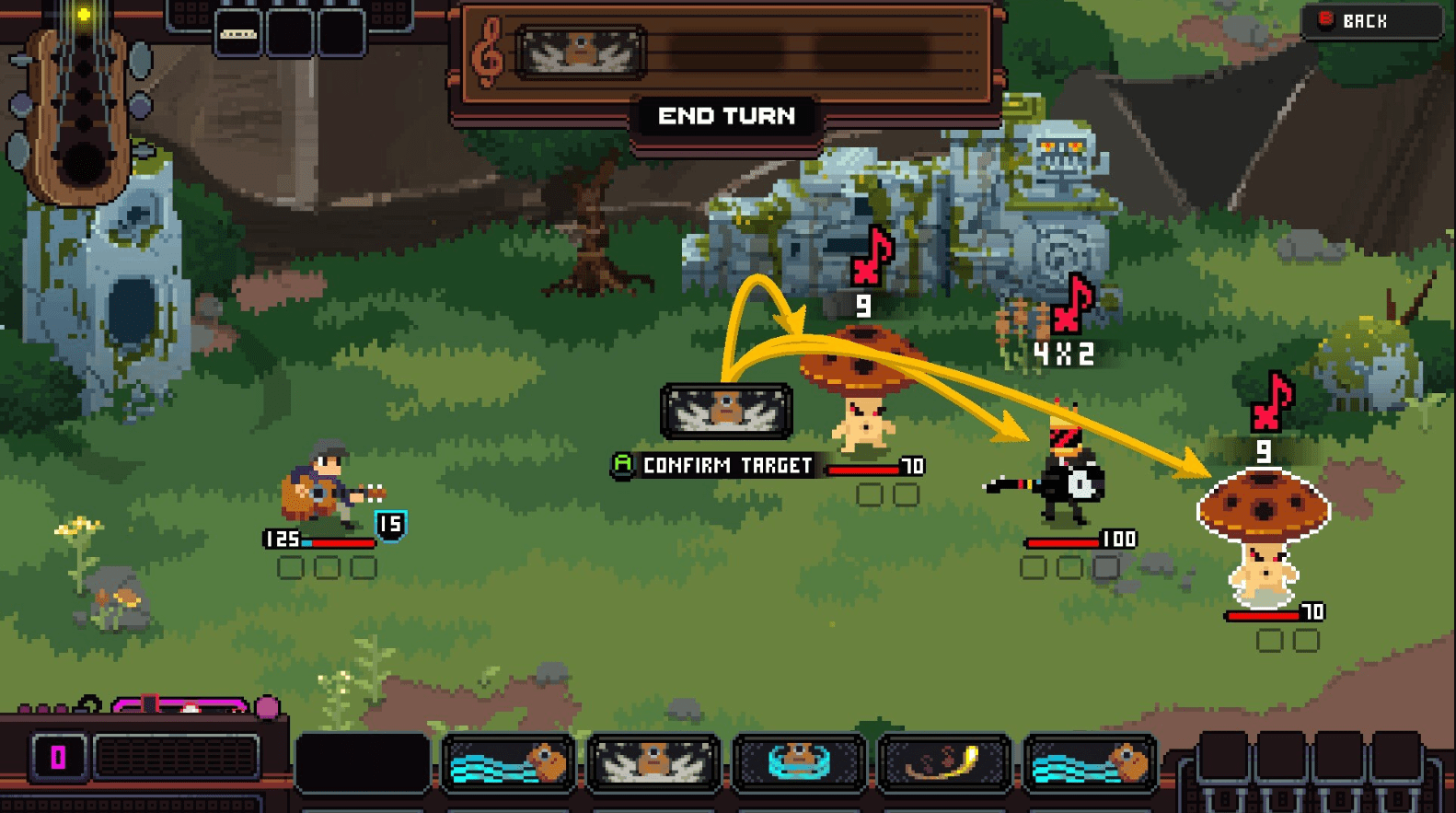
Task: Click the acoustic guitar targeting card
Action: tap(726, 412)
